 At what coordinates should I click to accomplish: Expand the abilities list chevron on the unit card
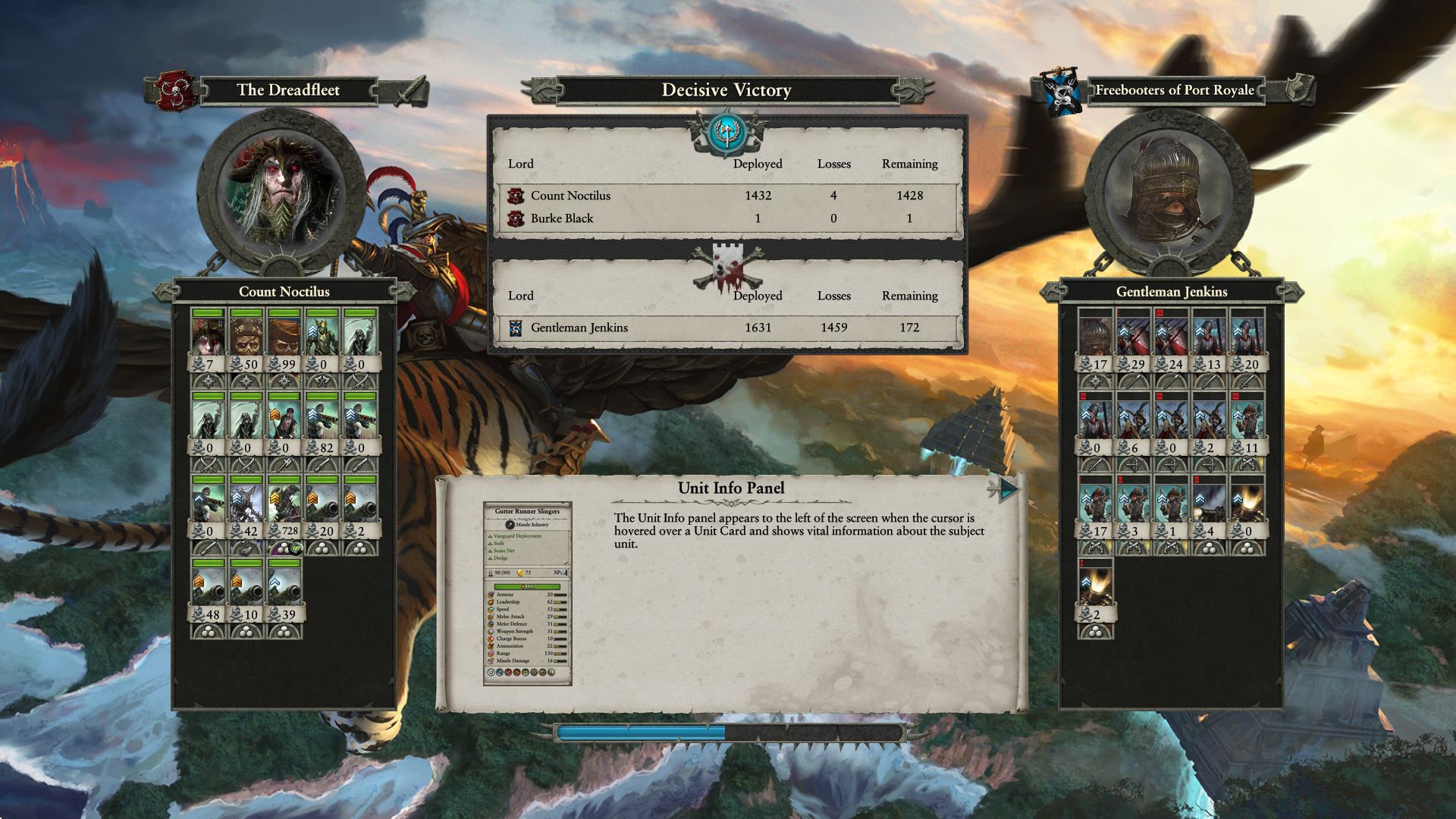click(x=566, y=562)
